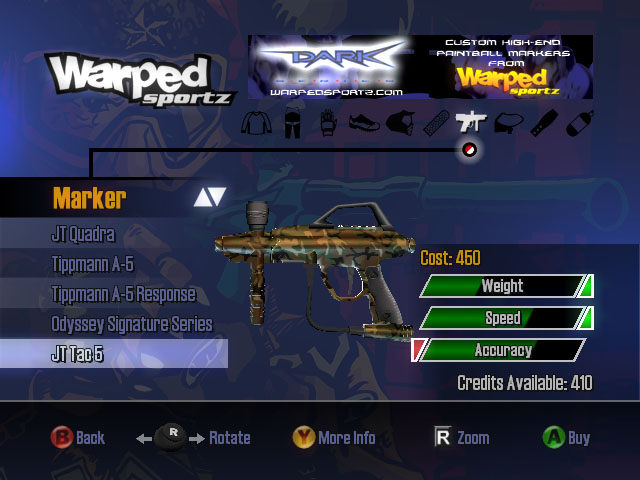Open the Dark WarpedSportz.com banner ad
640x480 pixels.
[x=420, y=67]
